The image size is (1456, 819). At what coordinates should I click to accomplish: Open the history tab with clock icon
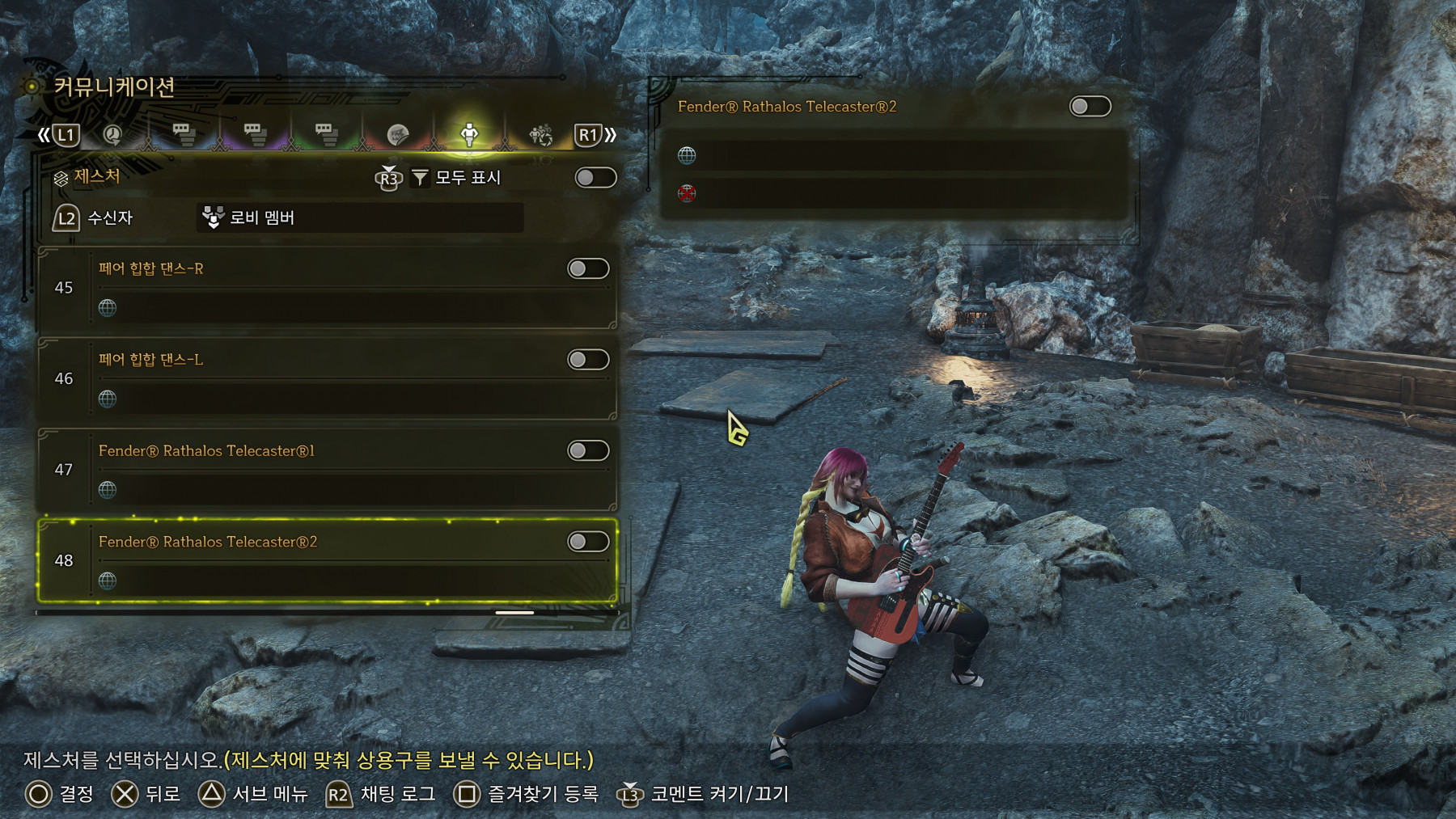coord(112,135)
